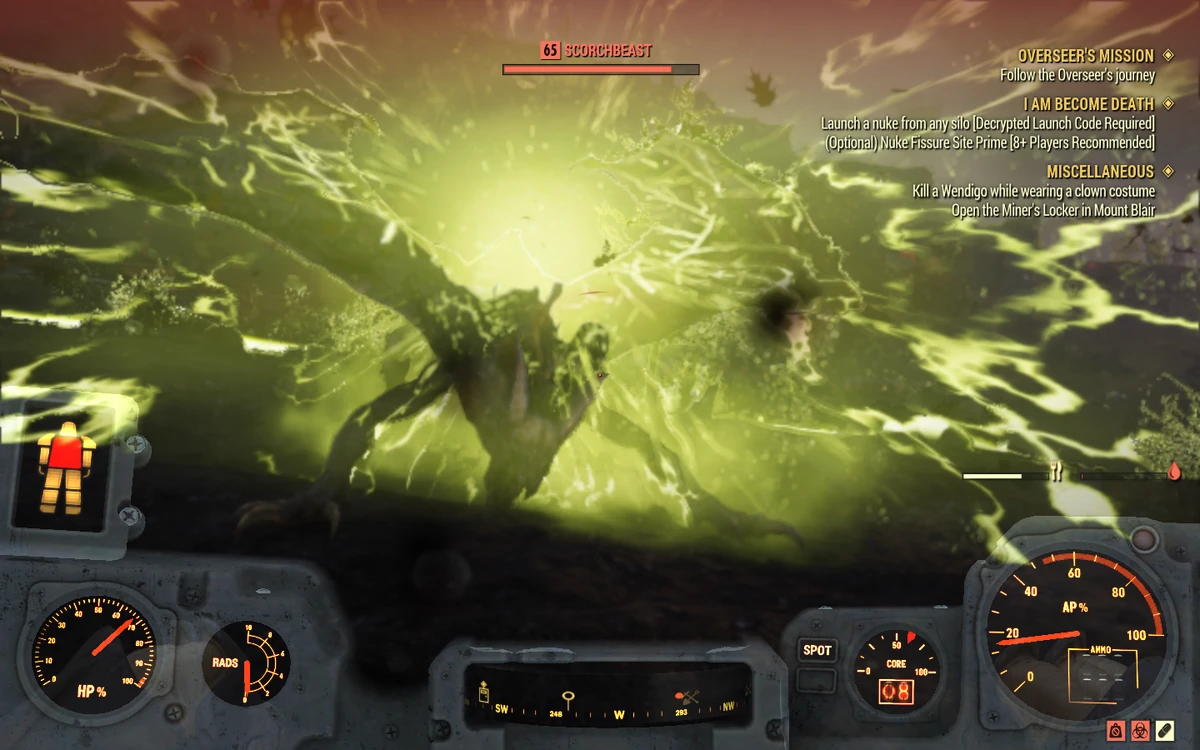Select the Overseer's Mission quest tracker
The width and height of the screenshot is (1200, 750).
click(x=1085, y=56)
